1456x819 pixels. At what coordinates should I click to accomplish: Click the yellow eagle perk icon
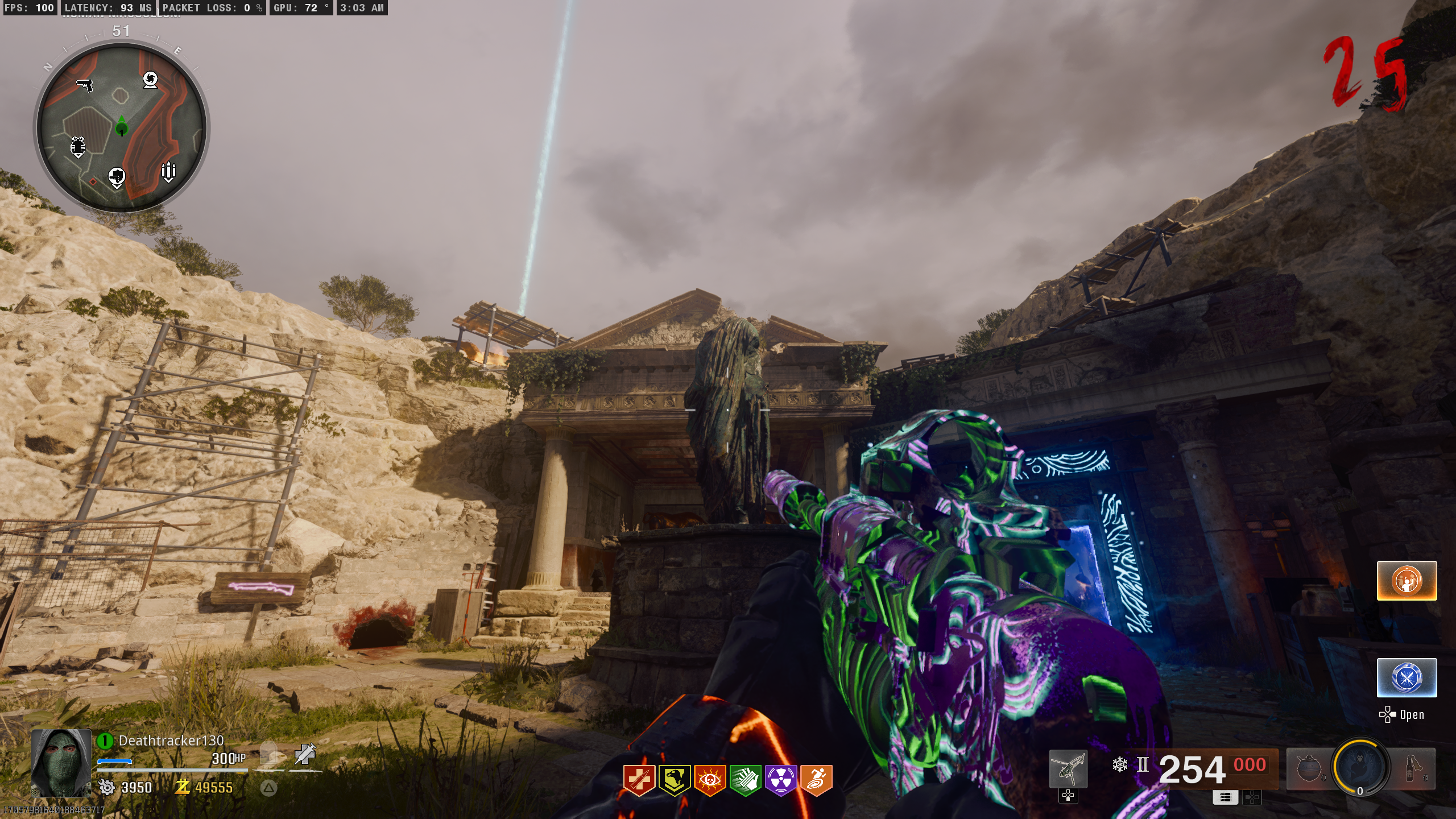pyautogui.click(x=675, y=780)
